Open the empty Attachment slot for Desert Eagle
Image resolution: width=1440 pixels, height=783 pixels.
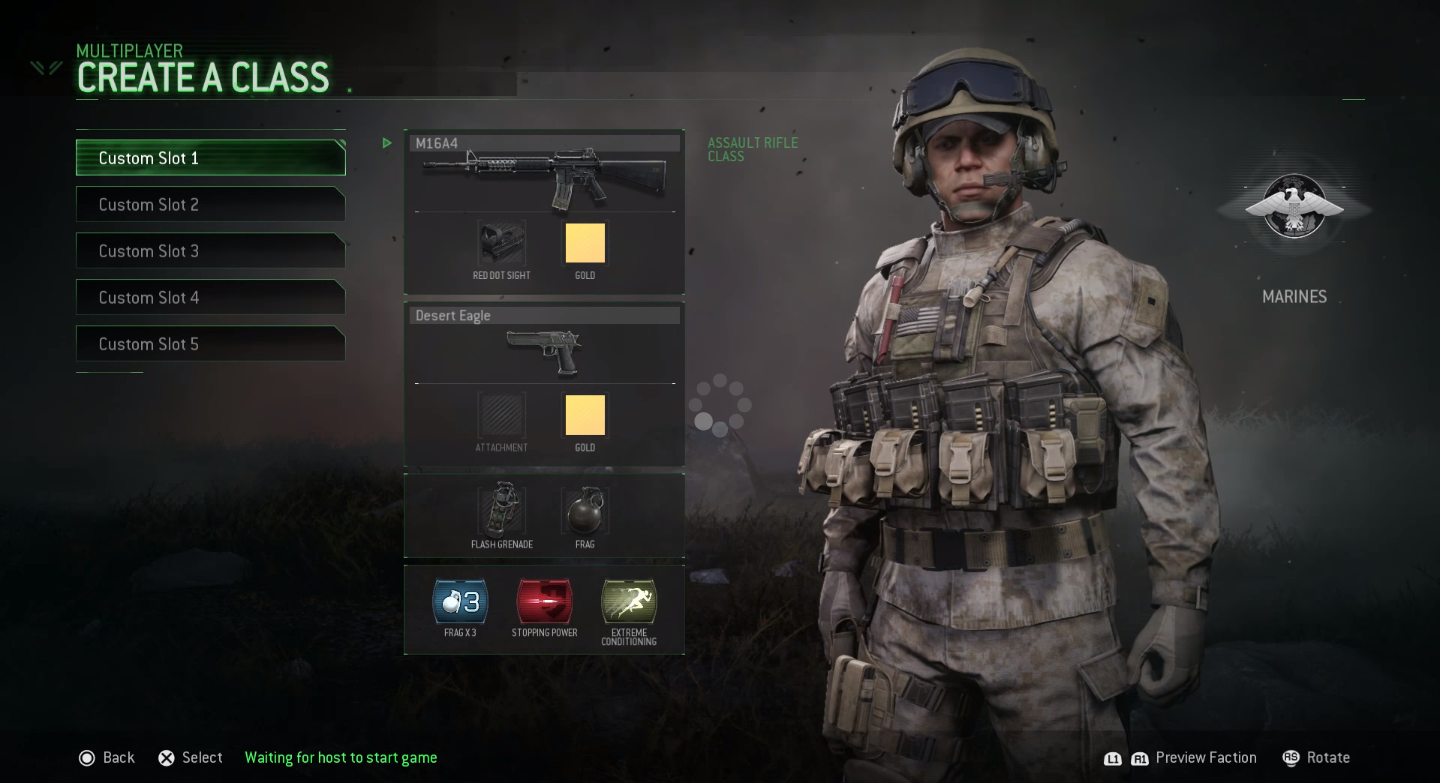click(500, 414)
